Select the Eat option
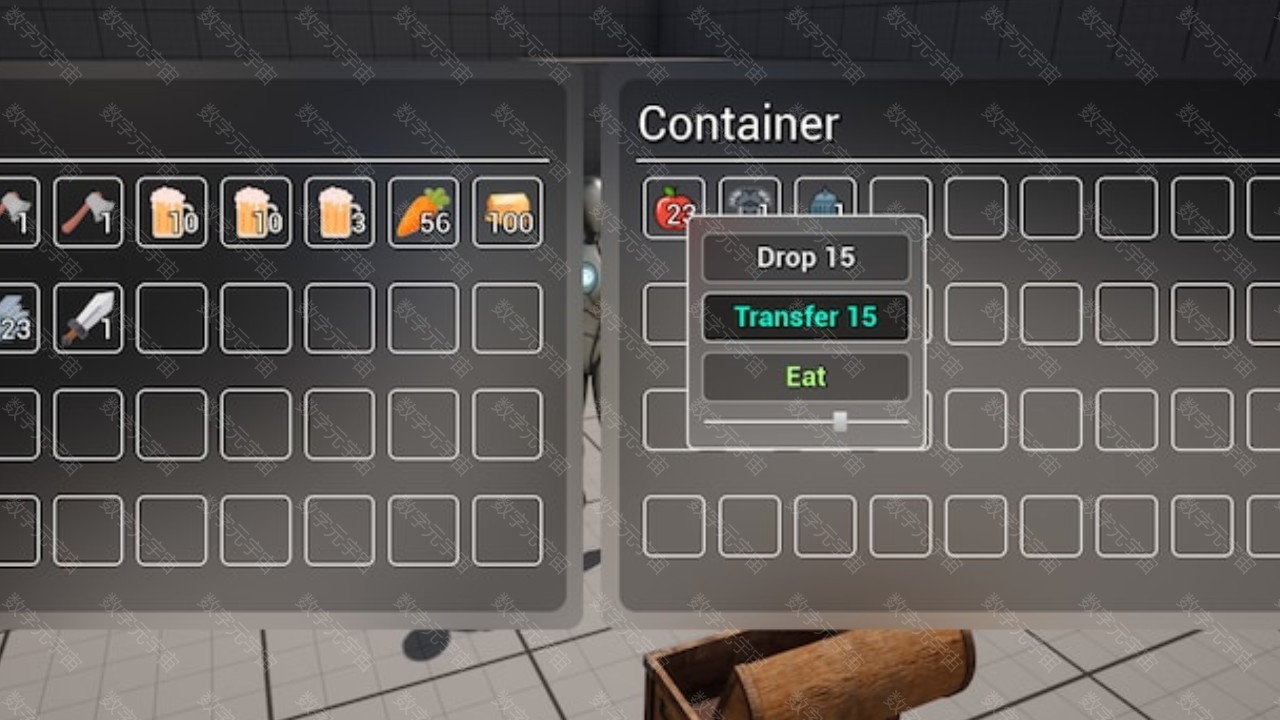Screen dimensions: 1280x720 click(806, 376)
